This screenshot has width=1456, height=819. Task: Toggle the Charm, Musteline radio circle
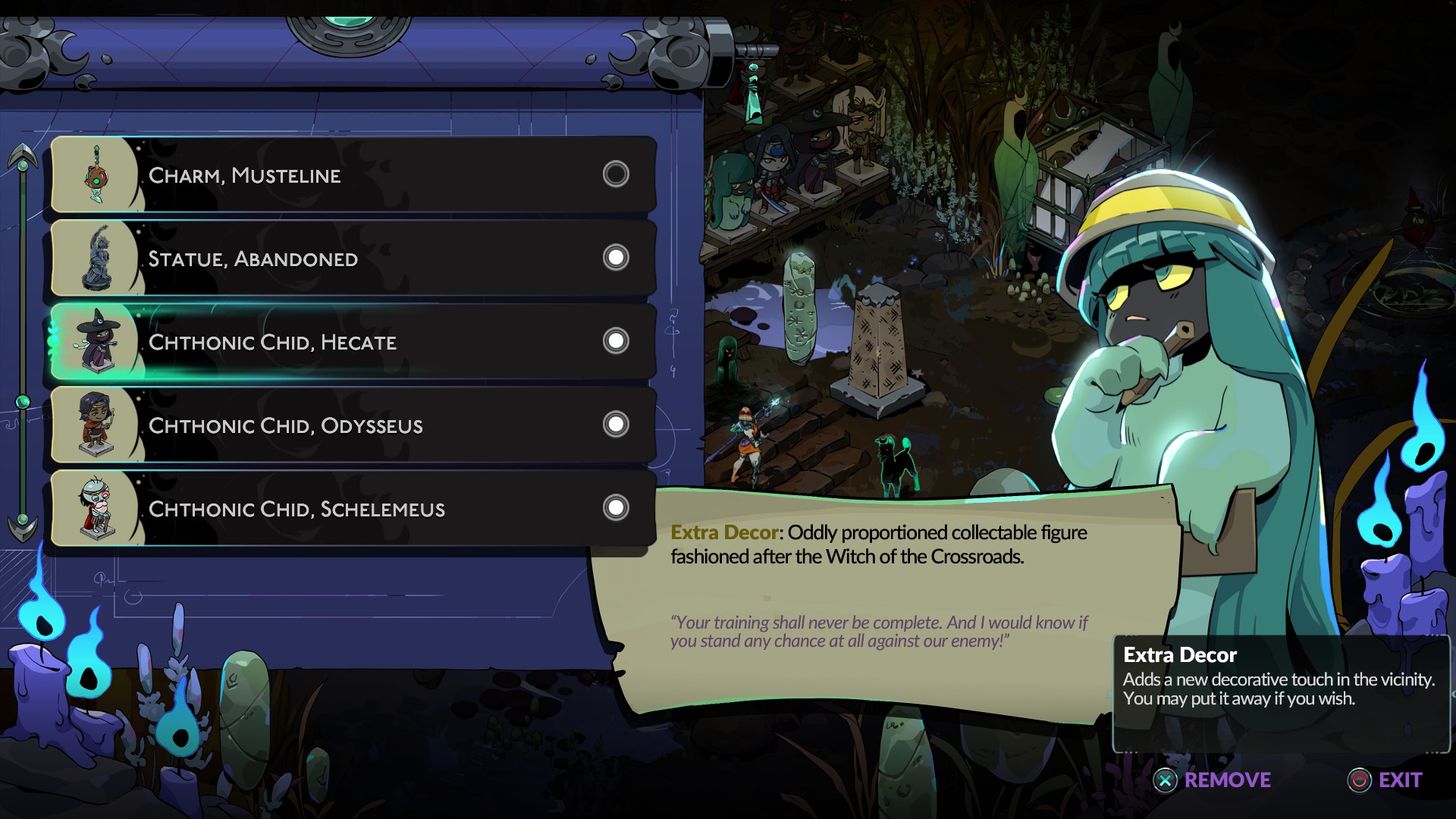click(616, 174)
